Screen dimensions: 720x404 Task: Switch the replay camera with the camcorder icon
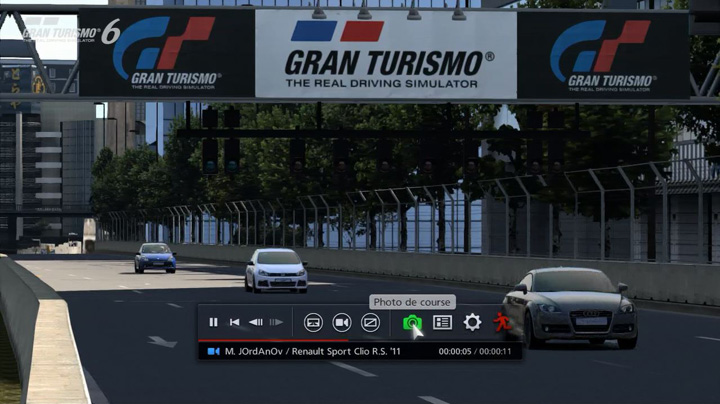coord(341,322)
